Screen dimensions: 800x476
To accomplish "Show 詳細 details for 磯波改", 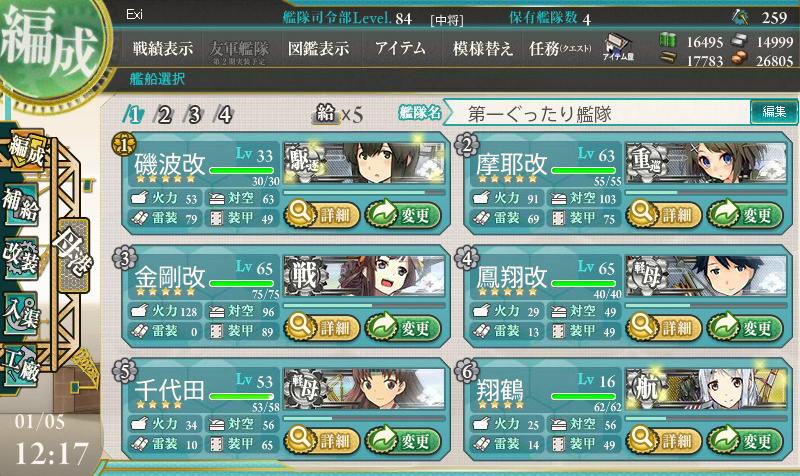I will 321,213.
